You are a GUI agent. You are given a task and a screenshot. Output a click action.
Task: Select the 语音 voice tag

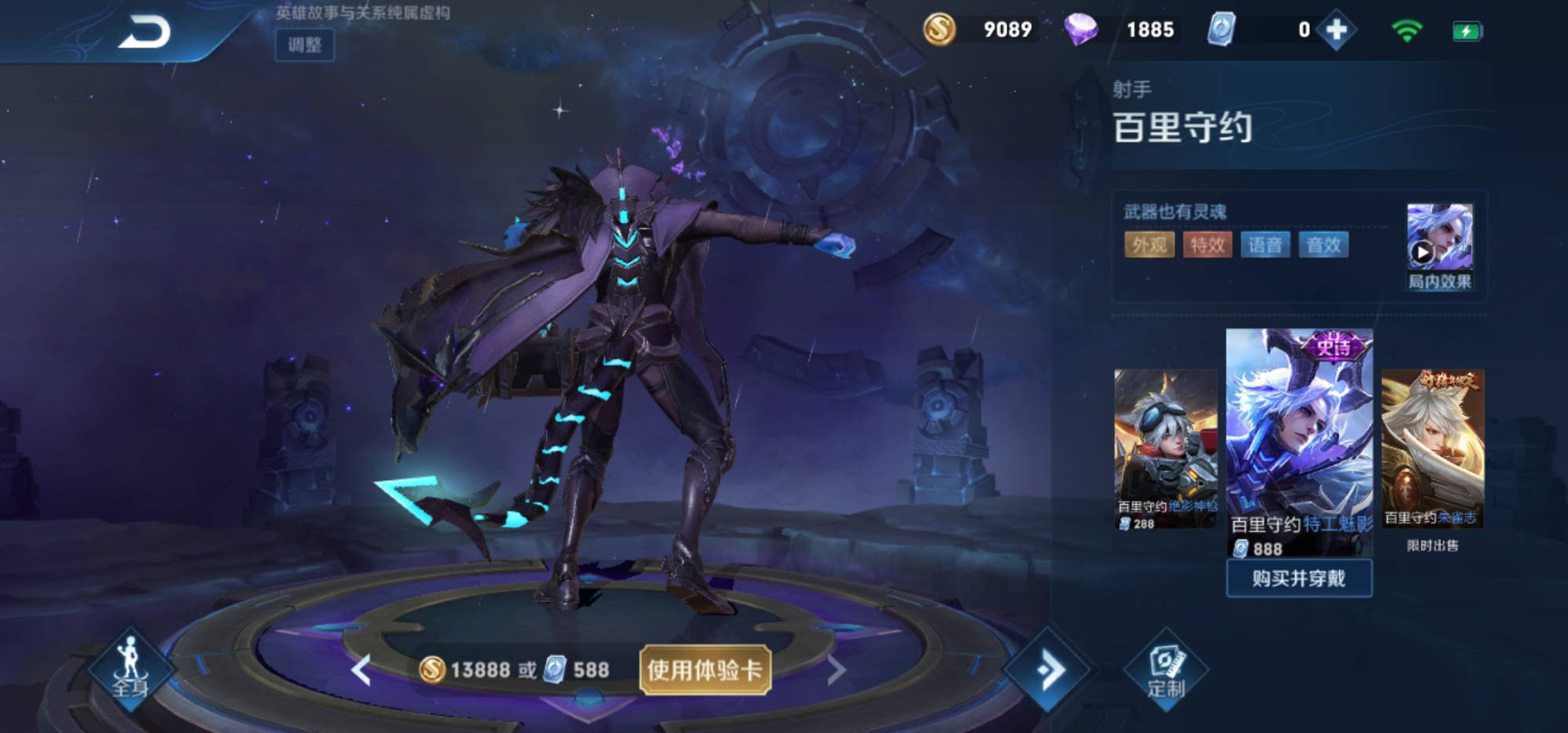1265,245
